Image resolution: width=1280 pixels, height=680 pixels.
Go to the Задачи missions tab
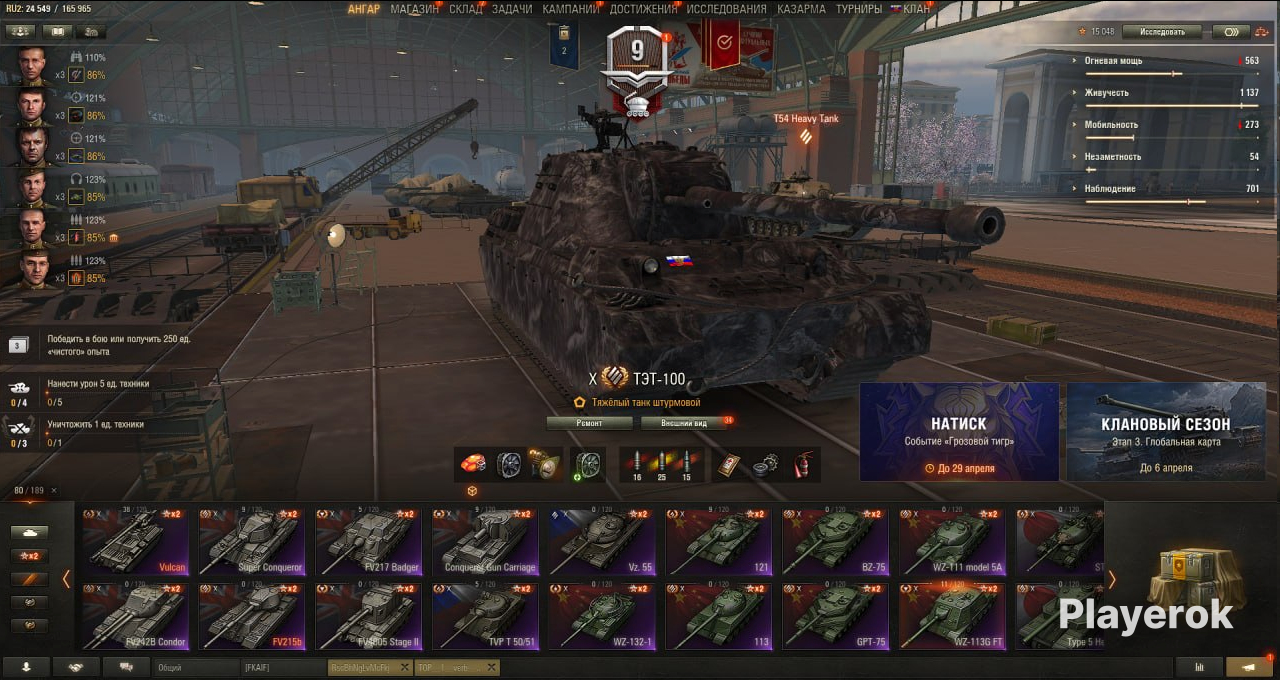(x=512, y=9)
